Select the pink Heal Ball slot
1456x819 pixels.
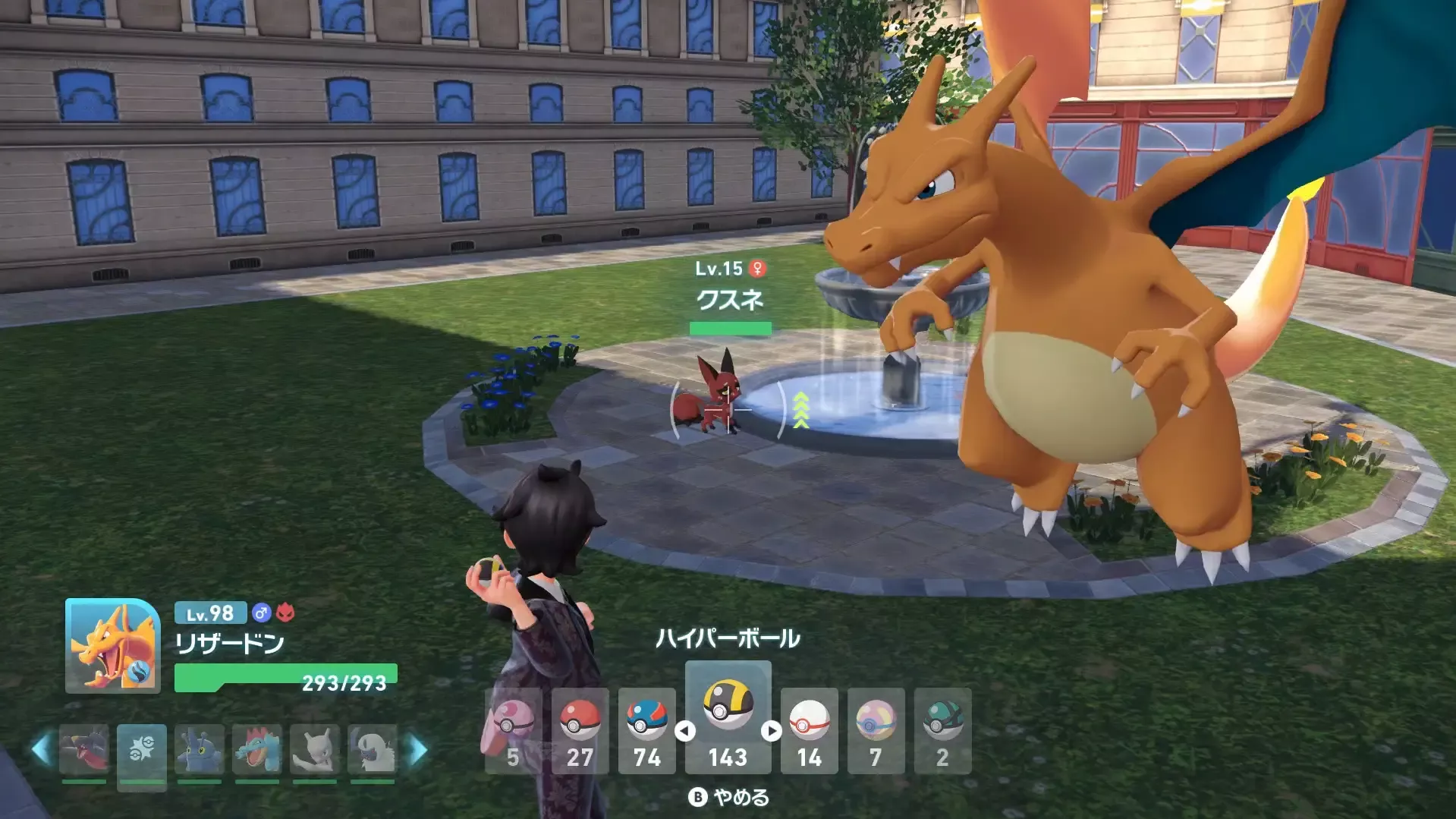pos(513,730)
